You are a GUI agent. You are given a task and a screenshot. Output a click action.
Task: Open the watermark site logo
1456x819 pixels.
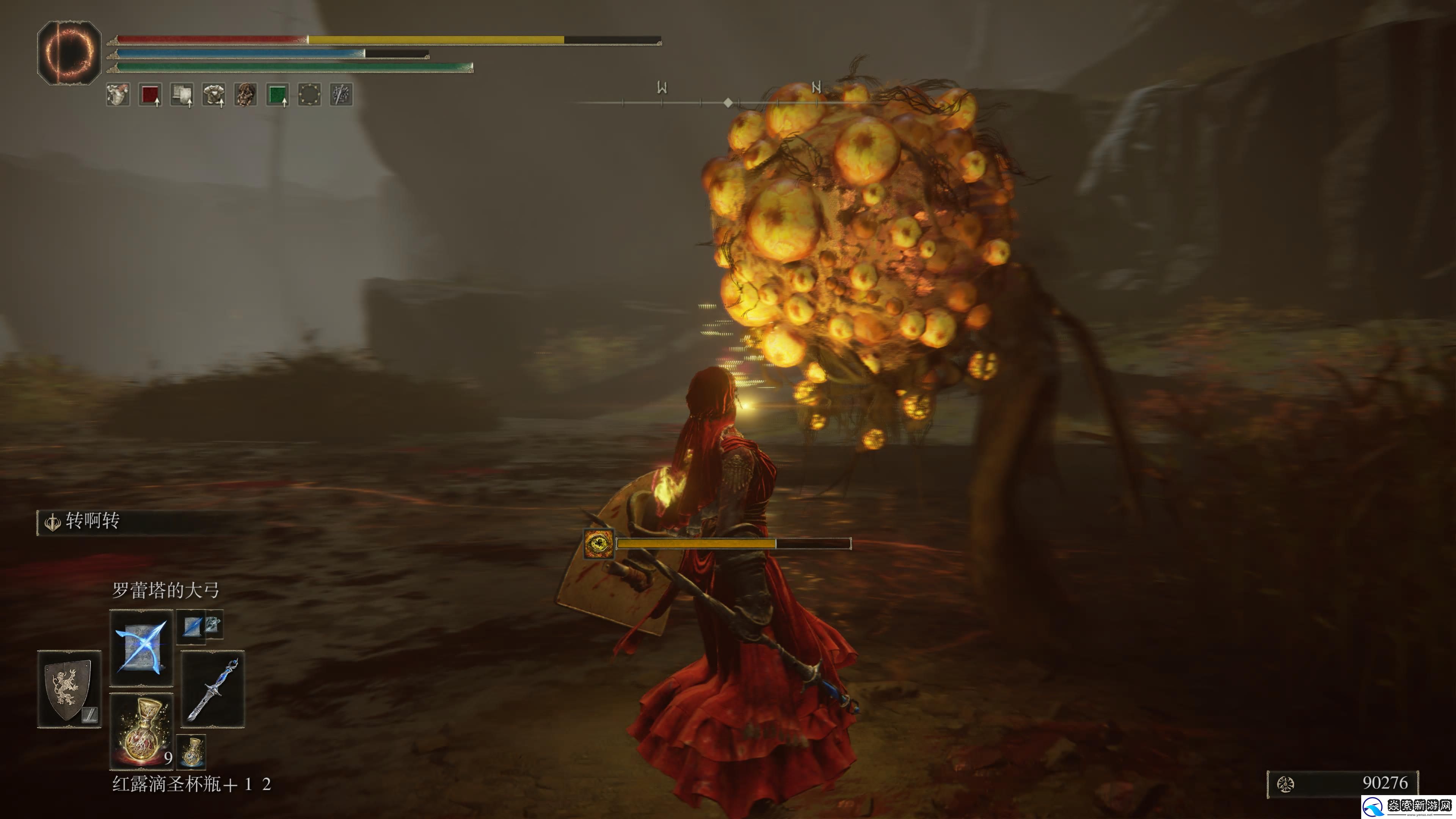[1407, 805]
